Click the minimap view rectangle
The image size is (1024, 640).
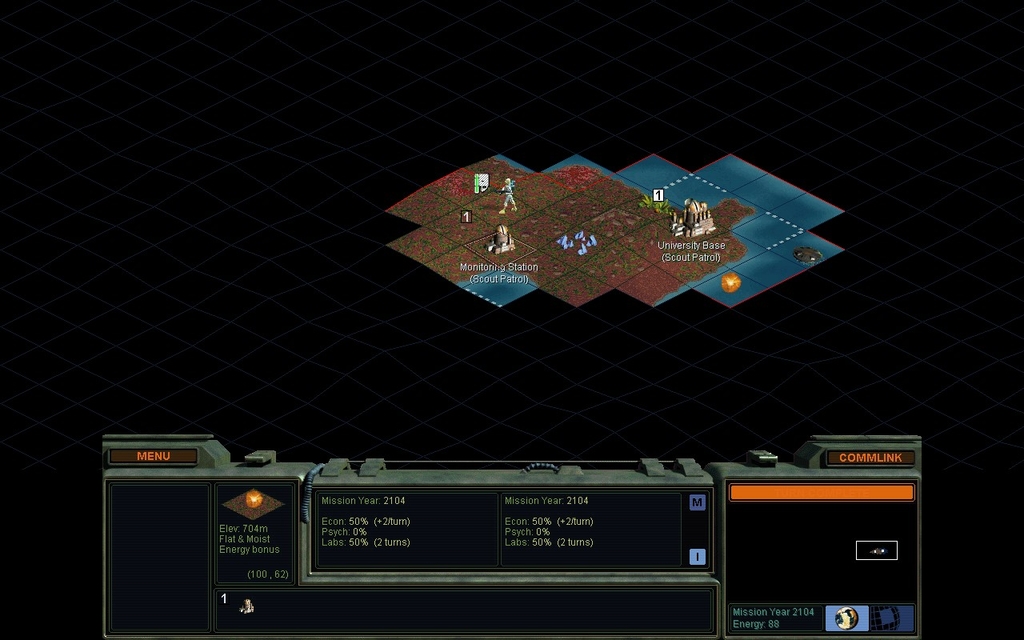876,550
